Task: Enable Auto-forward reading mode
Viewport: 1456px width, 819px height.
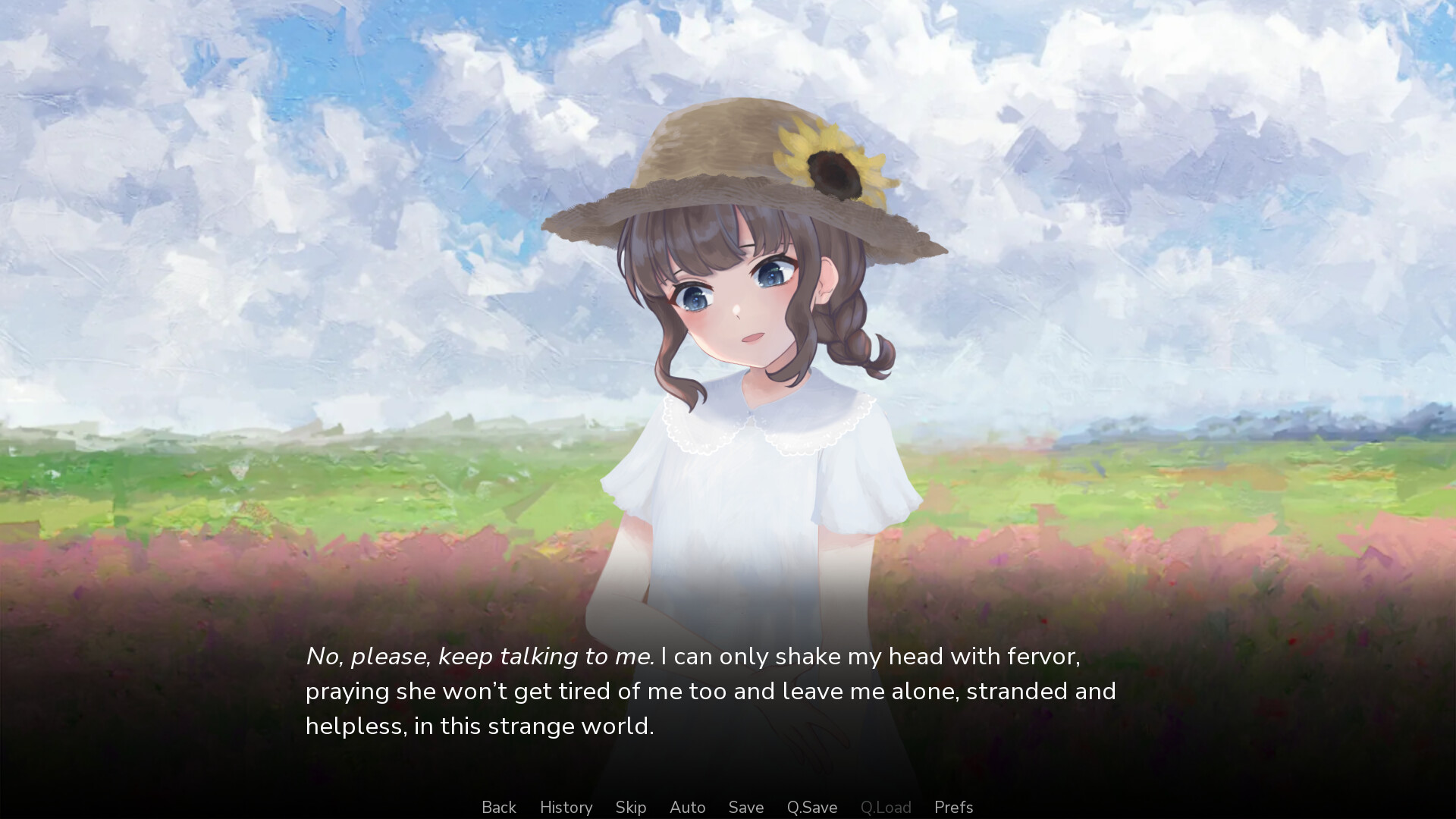Action: [x=686, y=807]
